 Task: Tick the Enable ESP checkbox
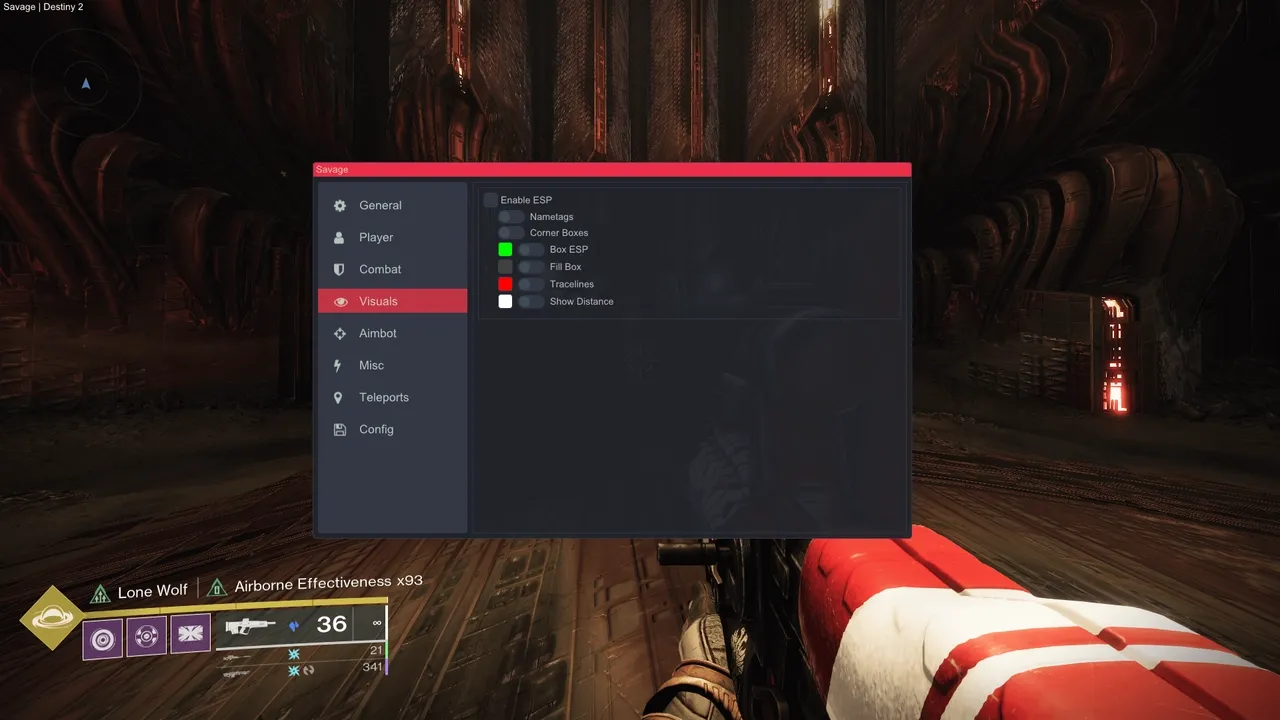point(491,200)
